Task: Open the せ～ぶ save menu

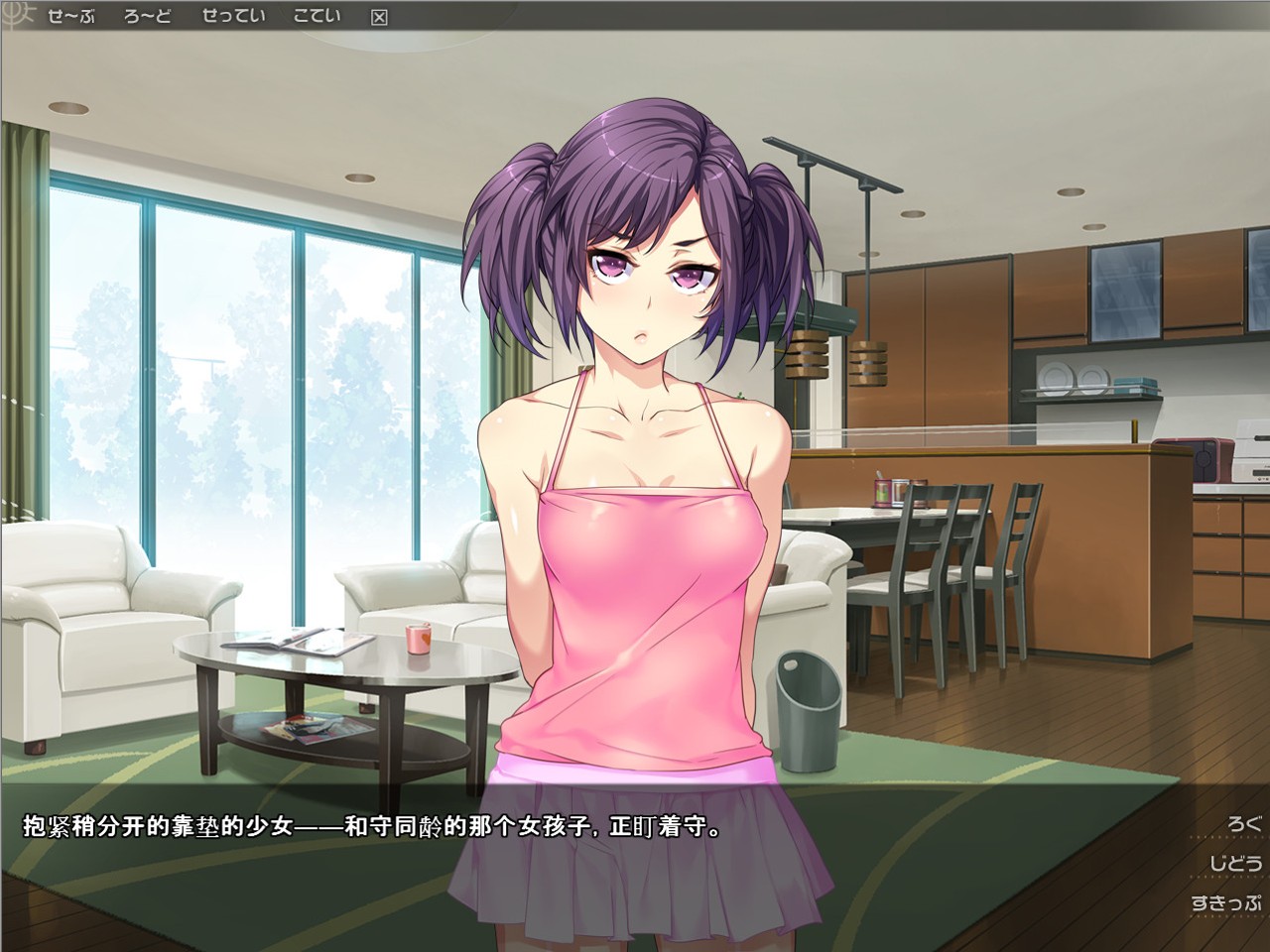Action: pyautogui.click(x=70, y=16)
